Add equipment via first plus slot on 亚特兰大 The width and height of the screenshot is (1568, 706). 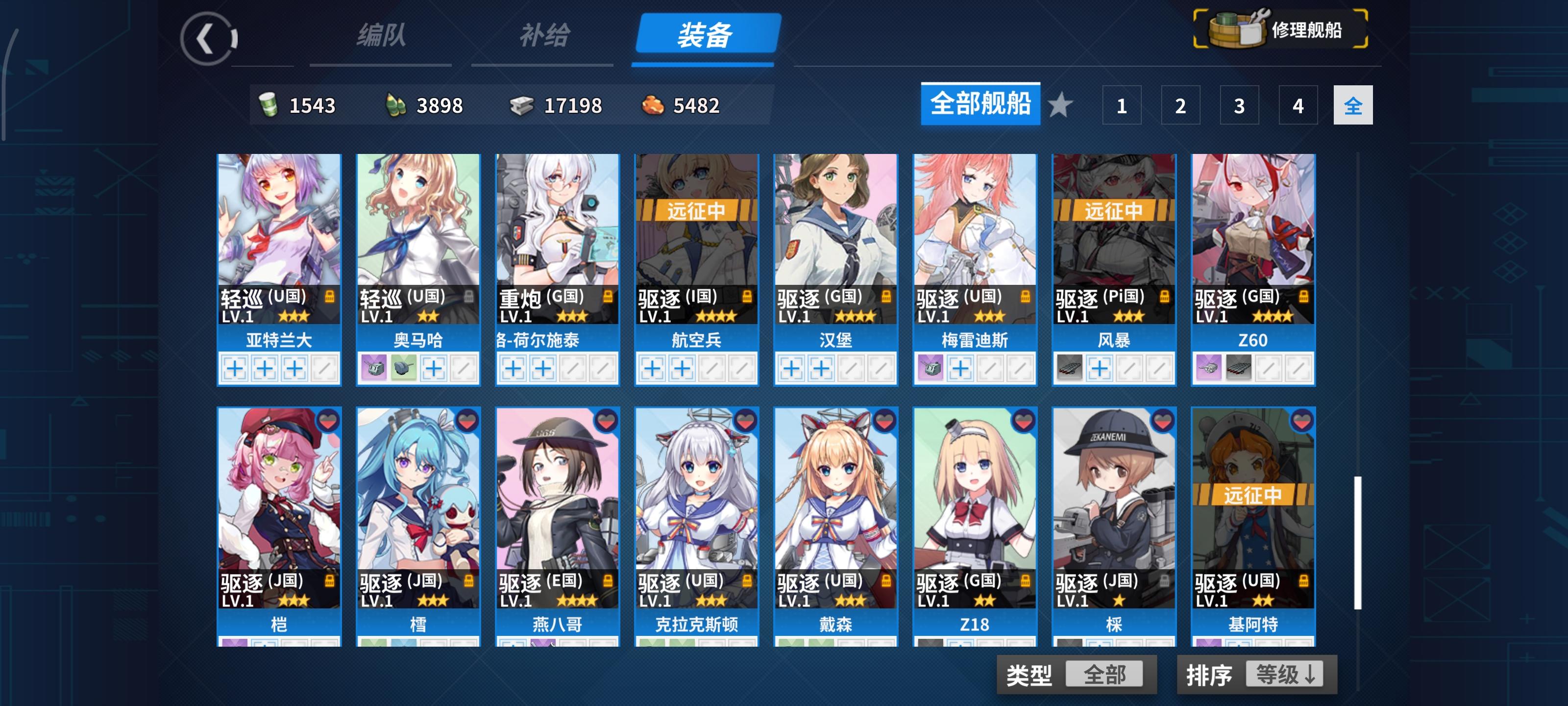(235, 369)
